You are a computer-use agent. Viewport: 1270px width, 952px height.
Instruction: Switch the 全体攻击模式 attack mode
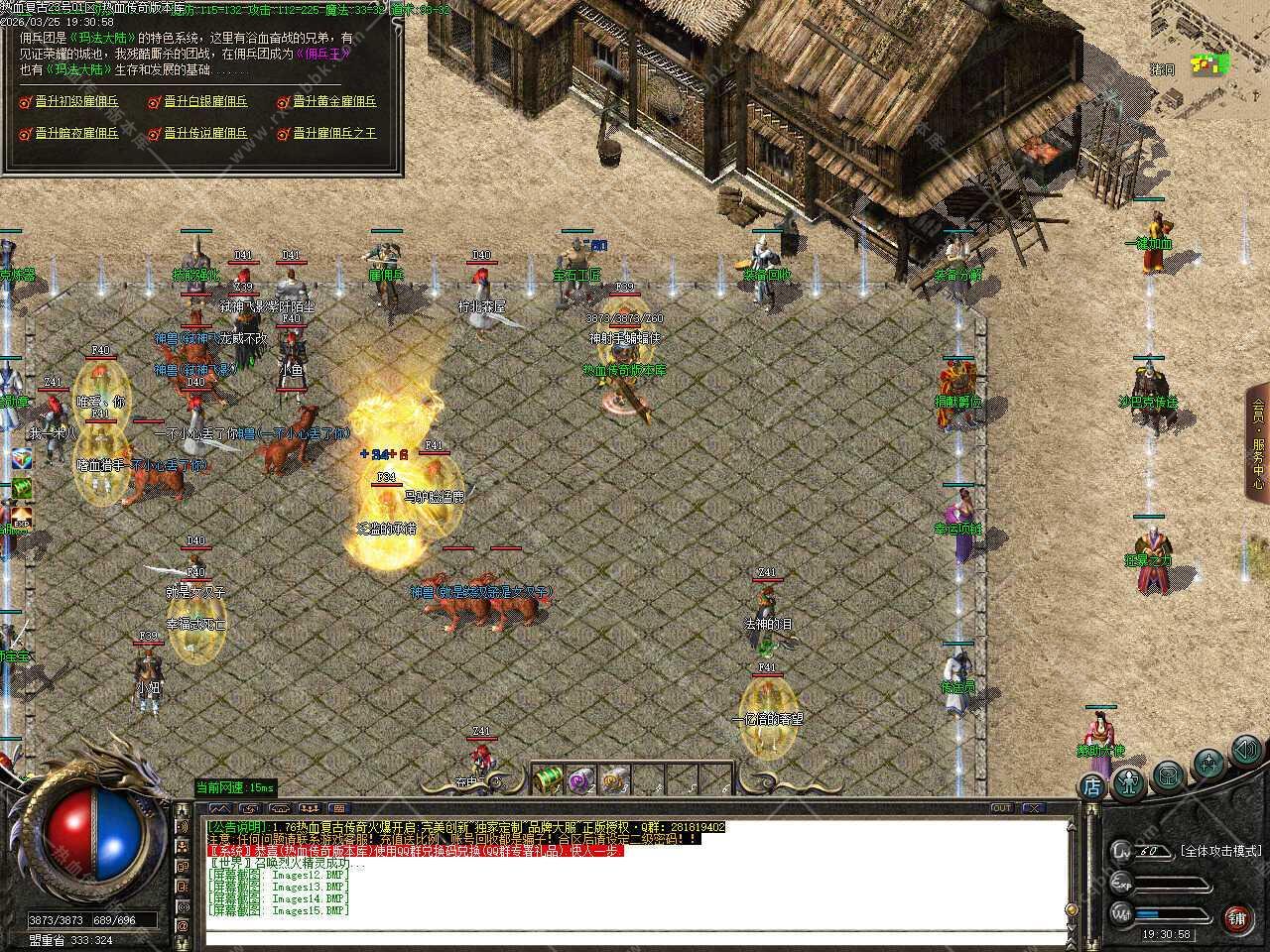(x=1220, y=851)
